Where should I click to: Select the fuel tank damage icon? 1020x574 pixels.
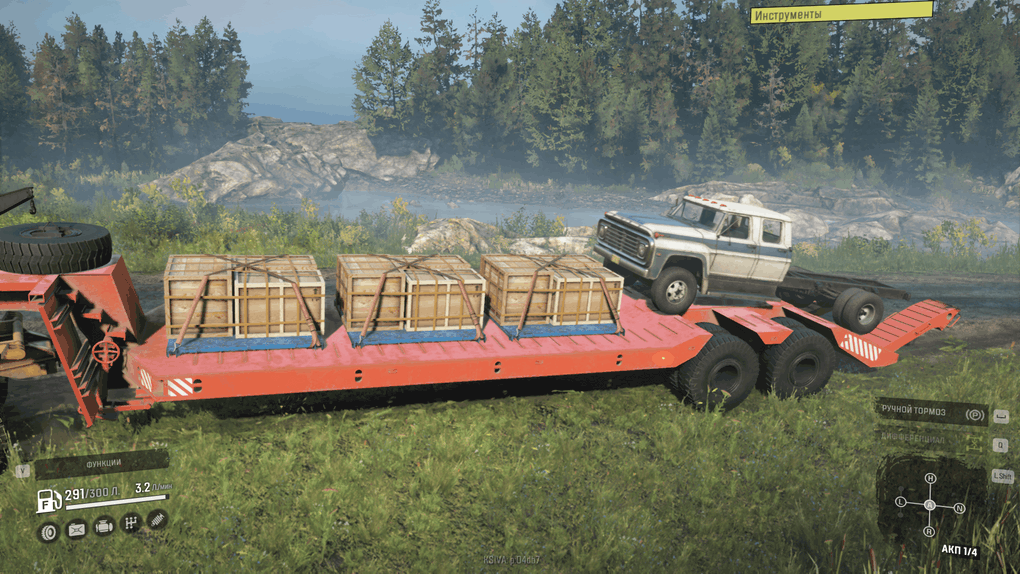(76, 530)
